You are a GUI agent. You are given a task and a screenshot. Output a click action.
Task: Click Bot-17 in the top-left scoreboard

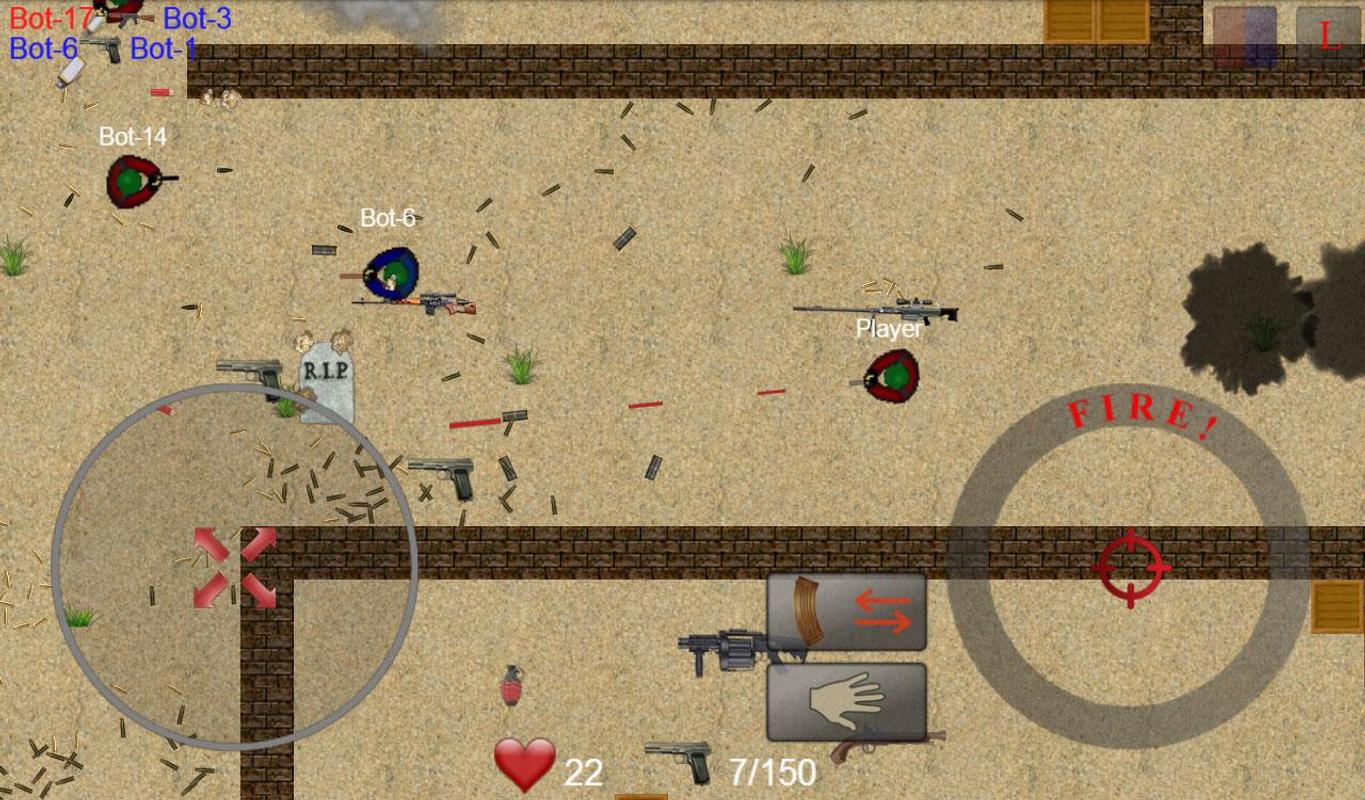click(52, 18)
